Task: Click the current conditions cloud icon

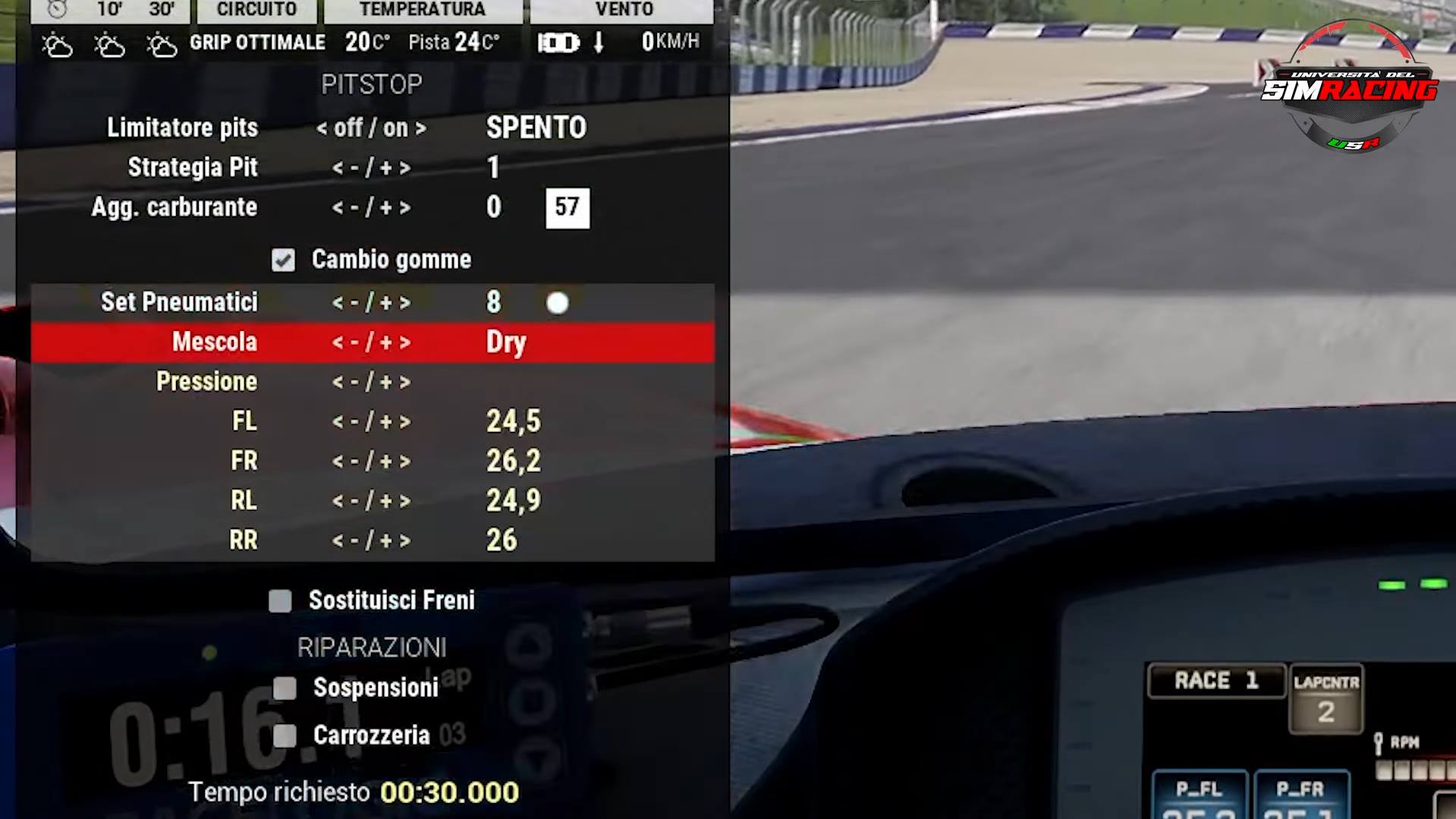Action: [x=58, y=43]
